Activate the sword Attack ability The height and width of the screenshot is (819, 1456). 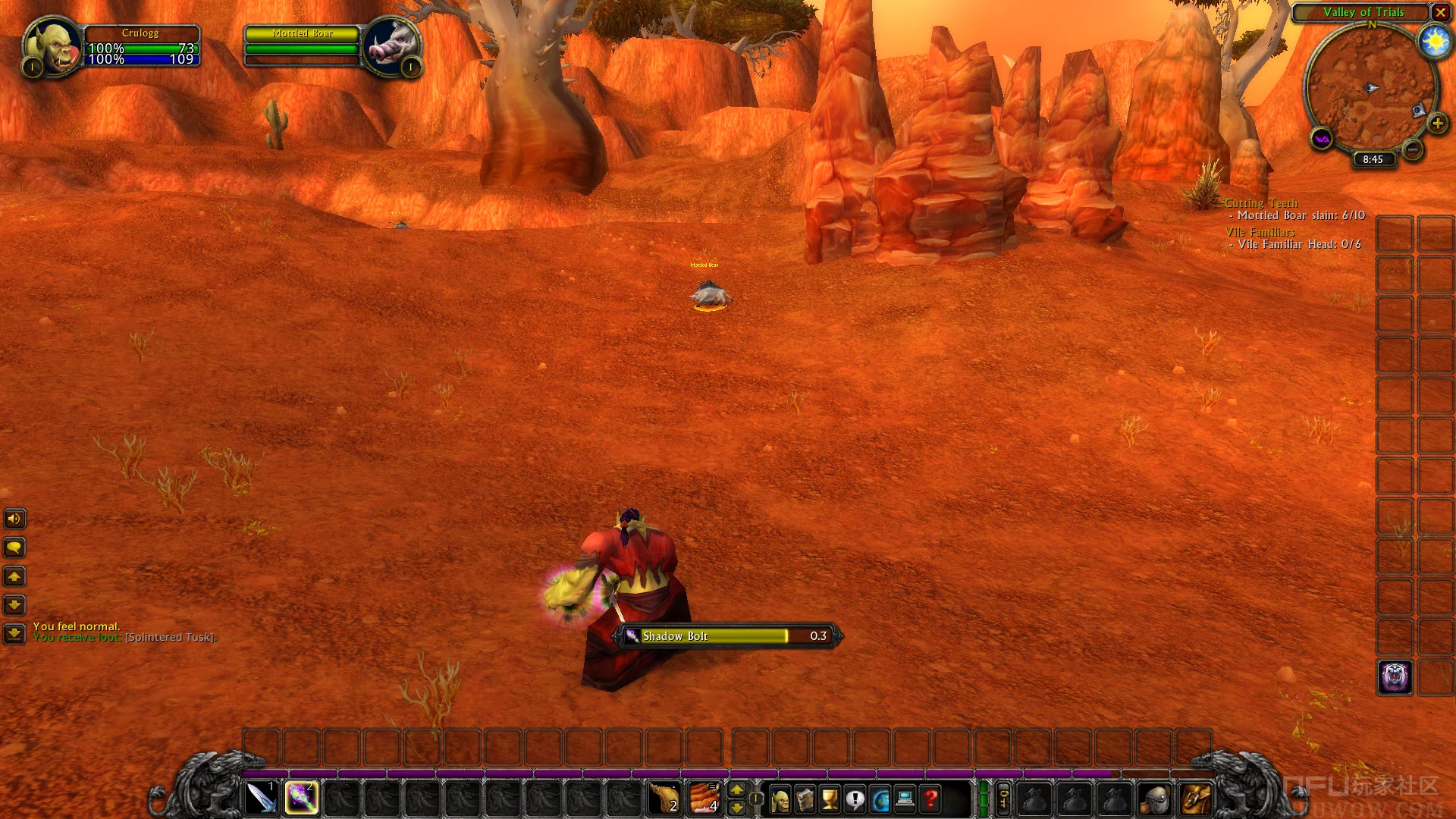(x=261, y=799)
